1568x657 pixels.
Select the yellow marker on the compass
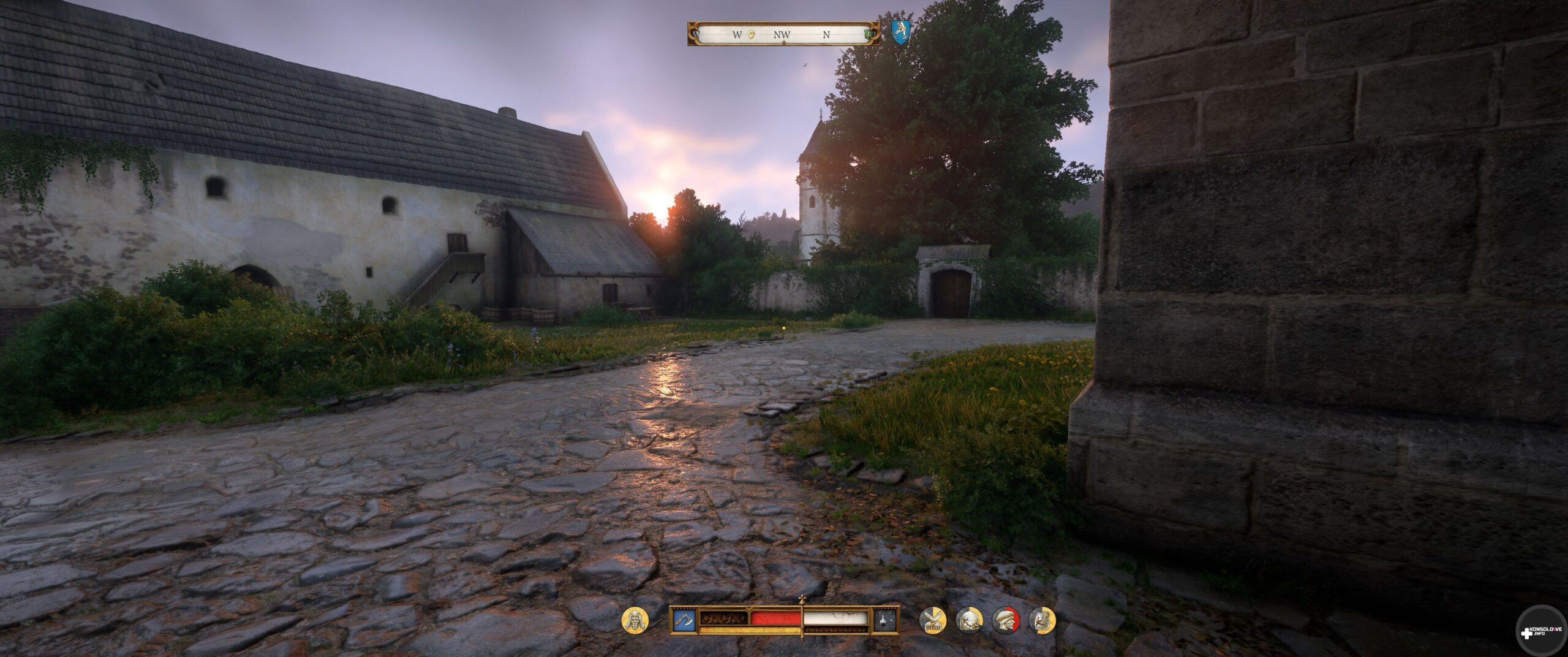(752, 34)
